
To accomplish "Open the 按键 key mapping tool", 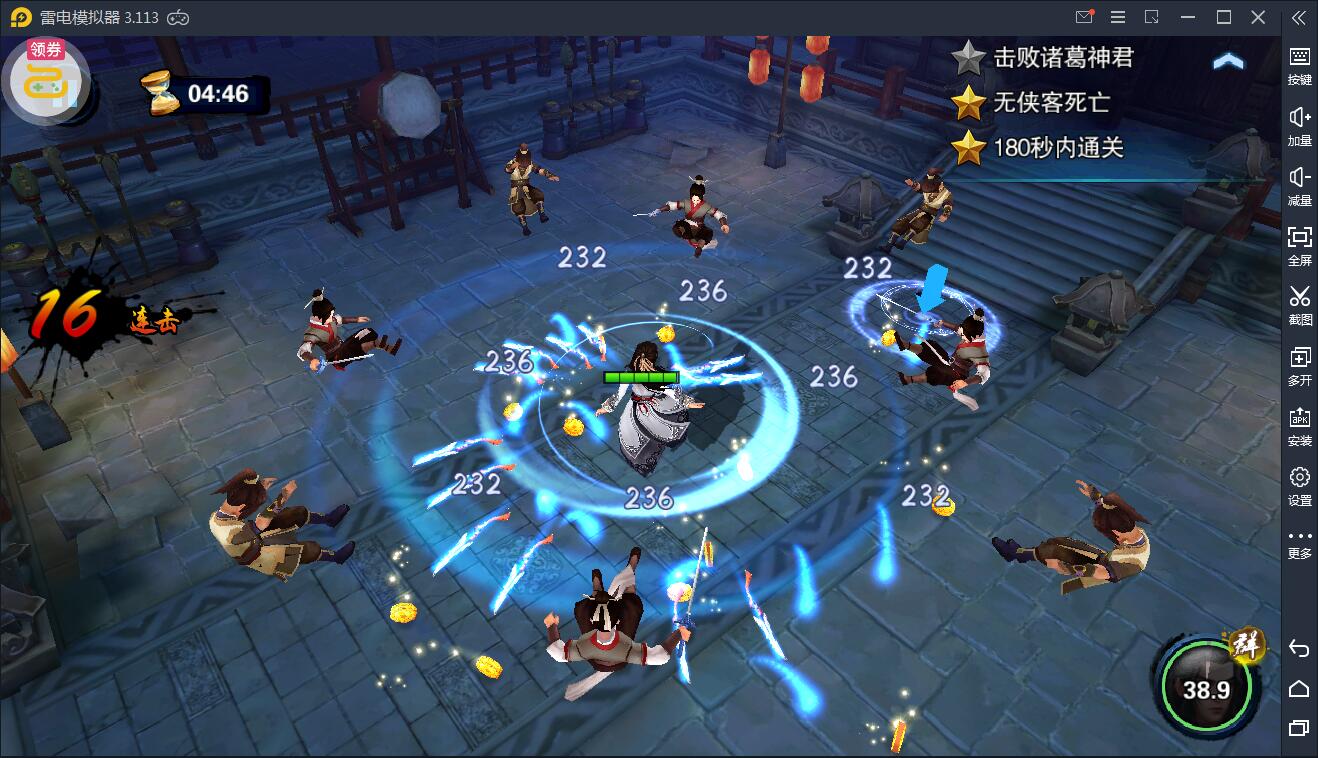I will pos(1299,65).
